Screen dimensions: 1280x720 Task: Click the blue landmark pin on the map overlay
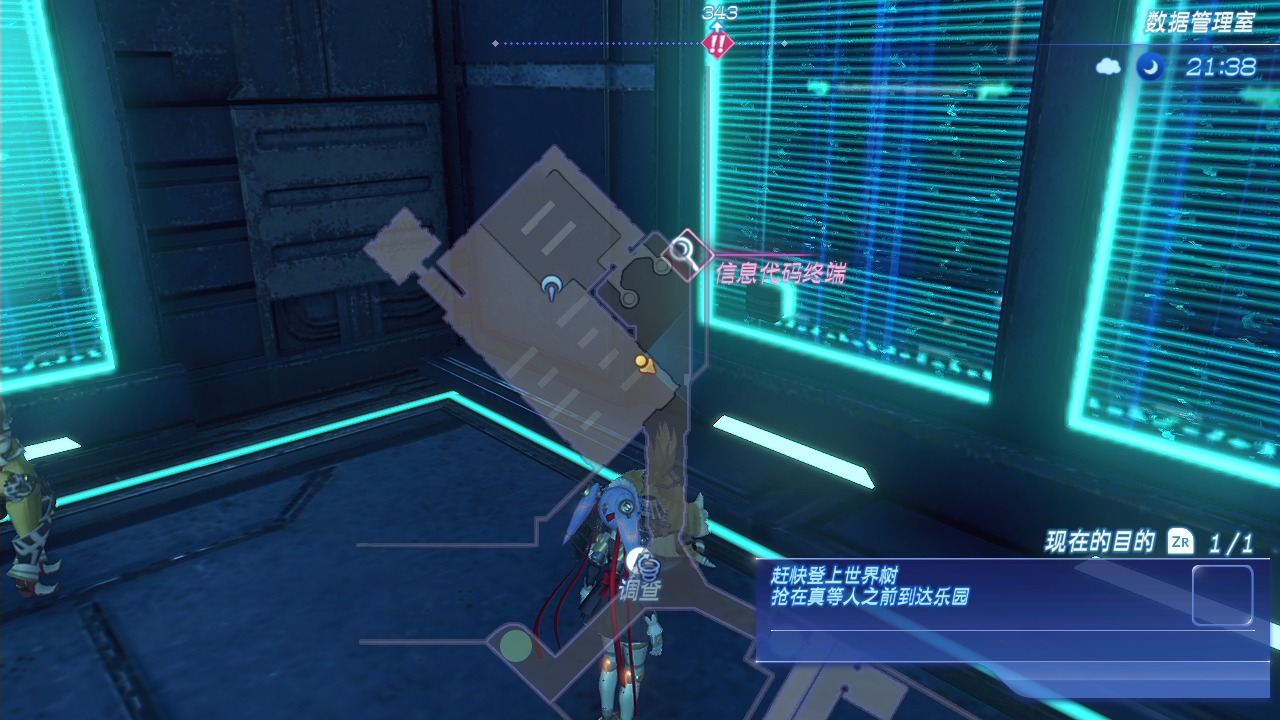tap(550, 289)
